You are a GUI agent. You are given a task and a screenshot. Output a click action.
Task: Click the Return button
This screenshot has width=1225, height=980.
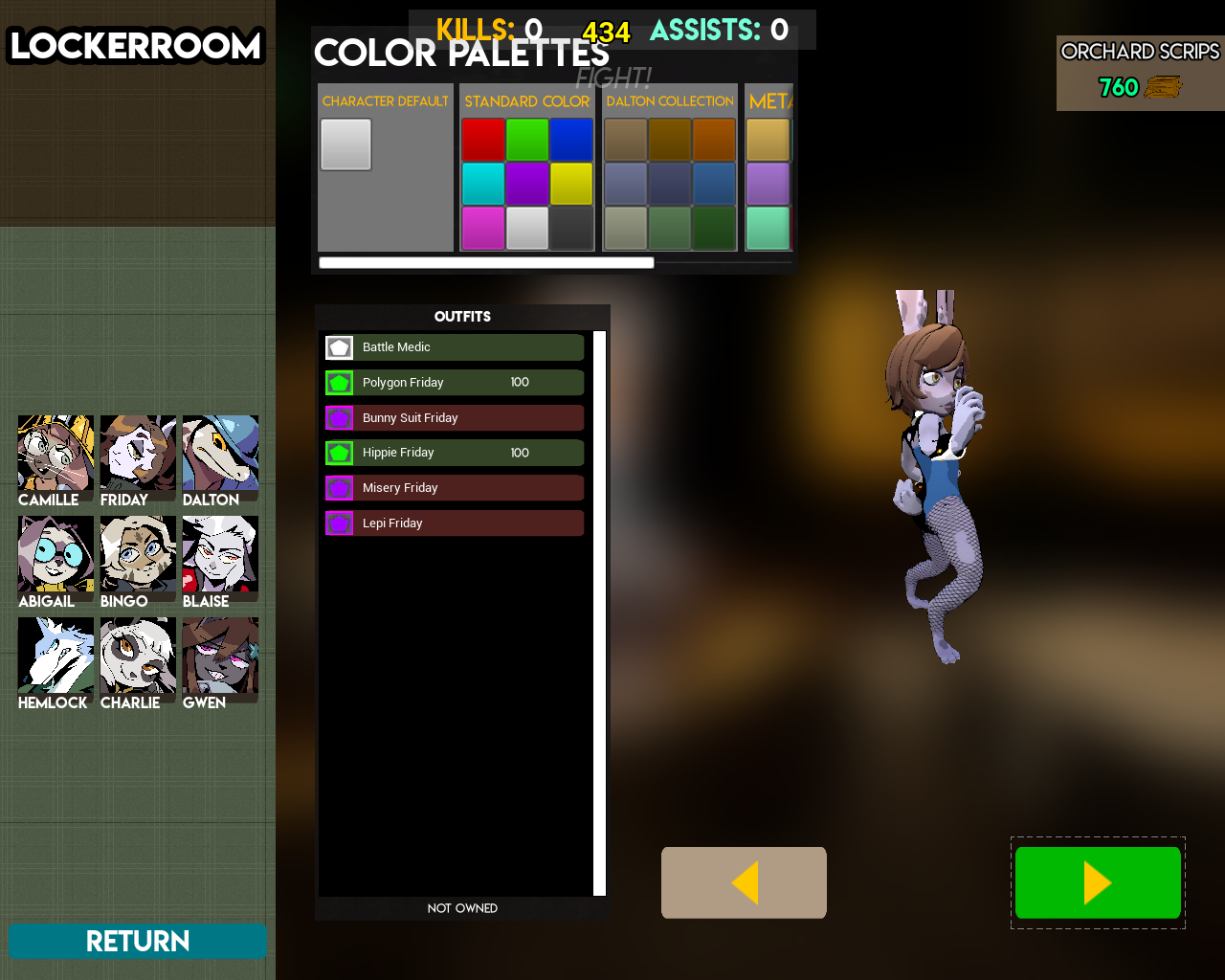click(x=138, y=941)
